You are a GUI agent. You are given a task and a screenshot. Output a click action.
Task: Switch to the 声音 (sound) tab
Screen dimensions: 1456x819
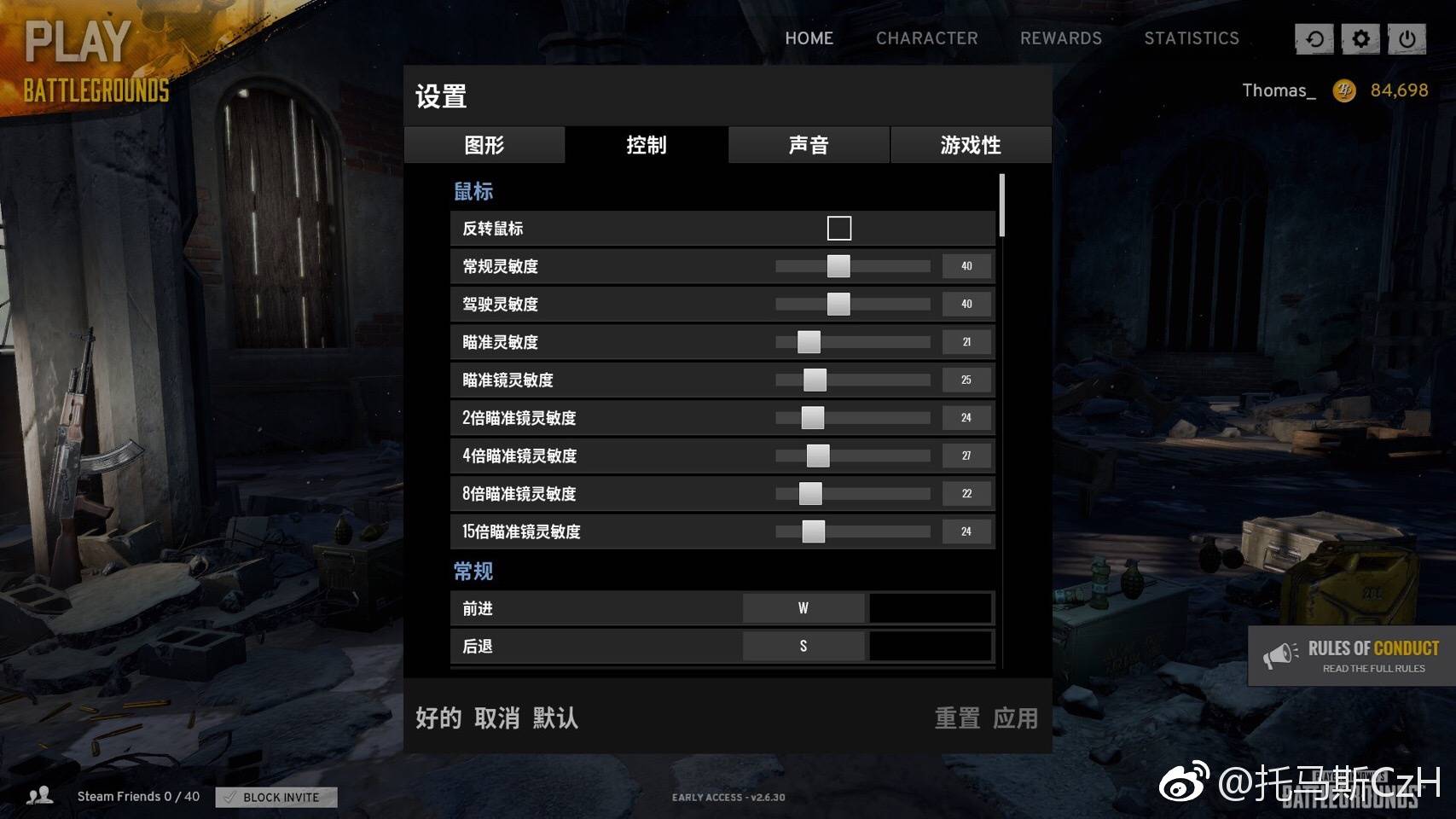[807, 145]
